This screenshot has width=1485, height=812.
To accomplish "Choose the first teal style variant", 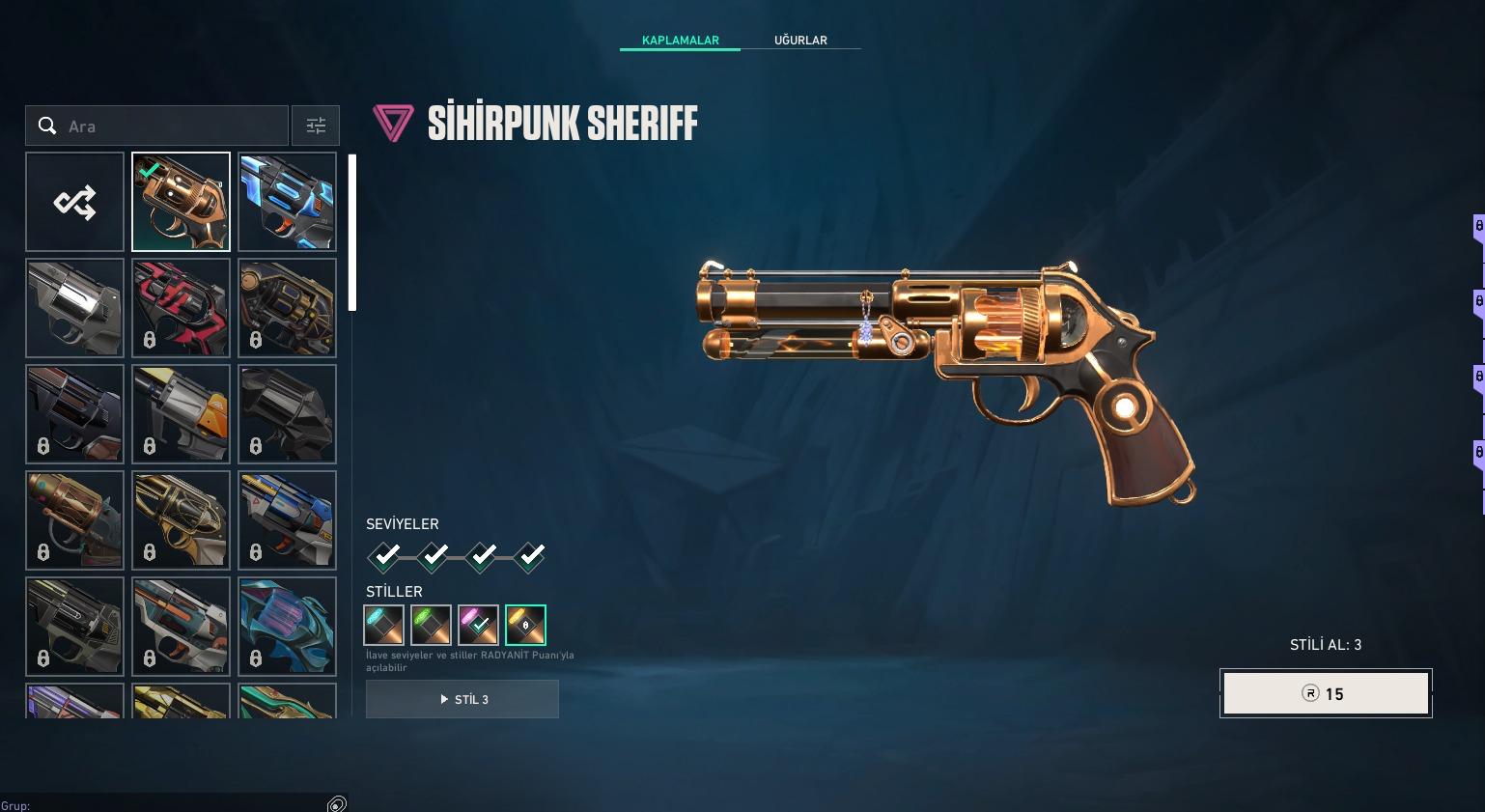I will [383, 625].
